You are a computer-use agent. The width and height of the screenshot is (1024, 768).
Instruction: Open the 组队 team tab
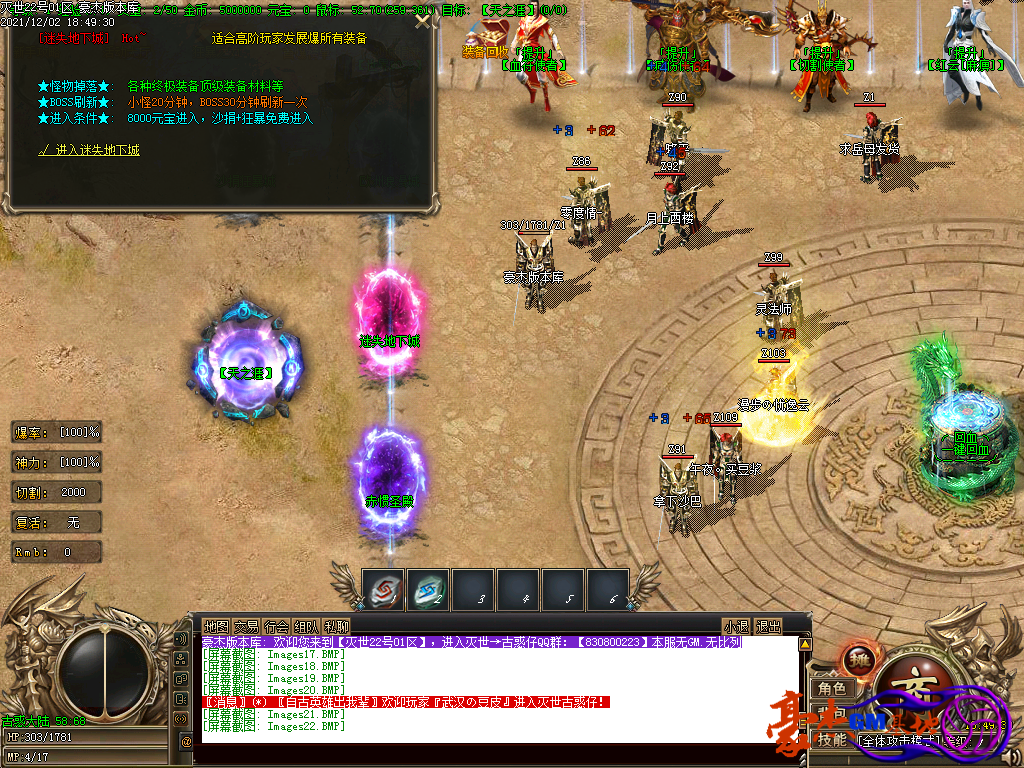coord(306,627)
